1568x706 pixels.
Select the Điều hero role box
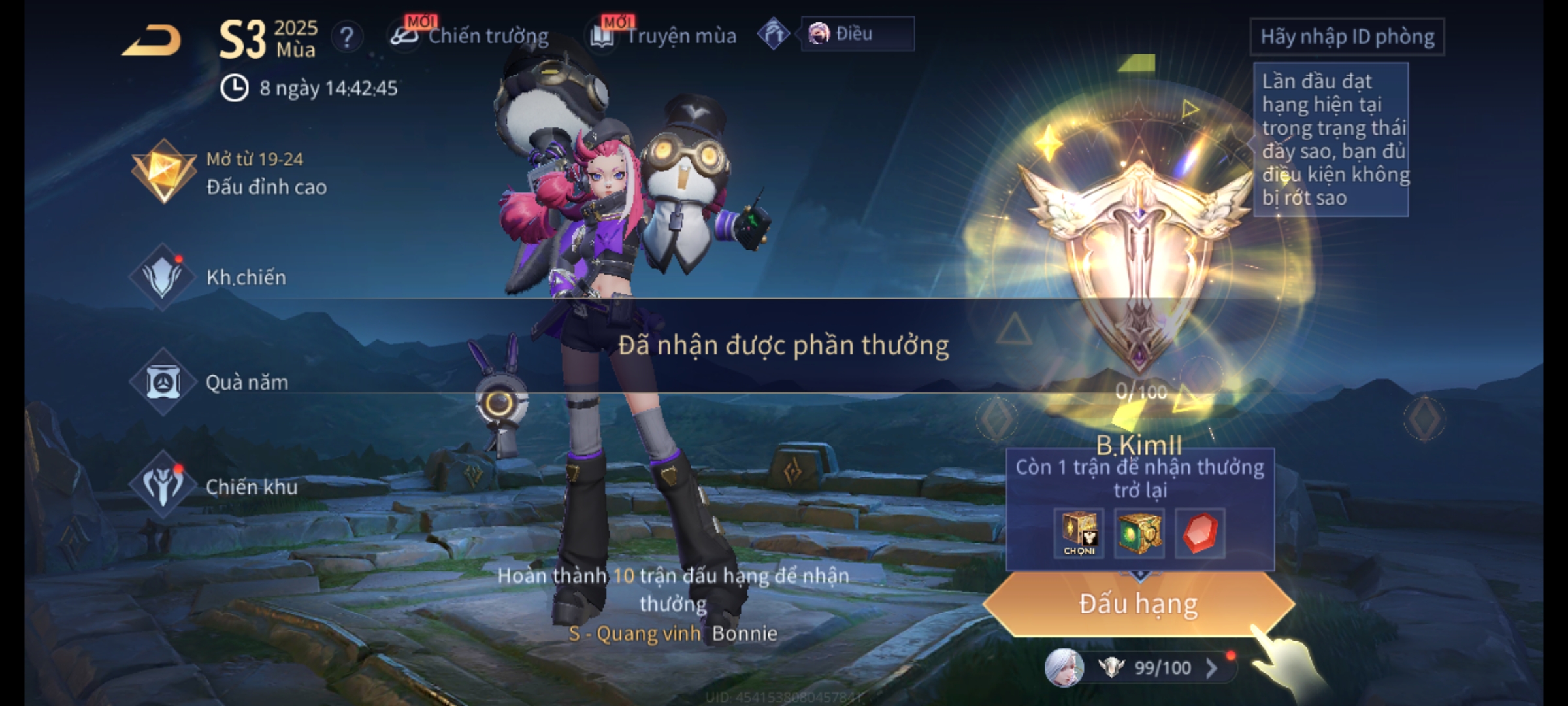pos(857,34)
